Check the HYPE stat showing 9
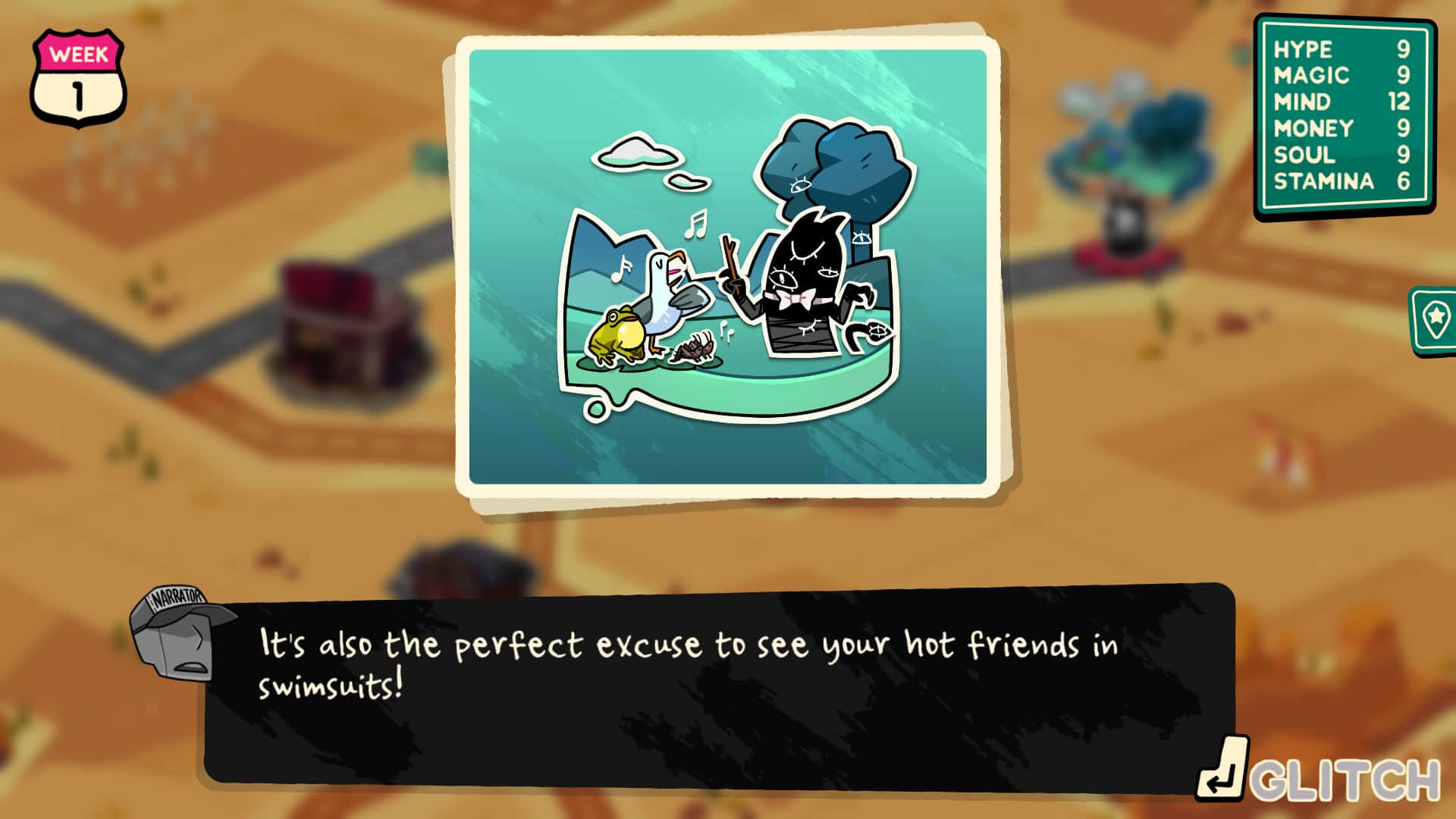The image size is (1456, 819). coord(1342,49)
